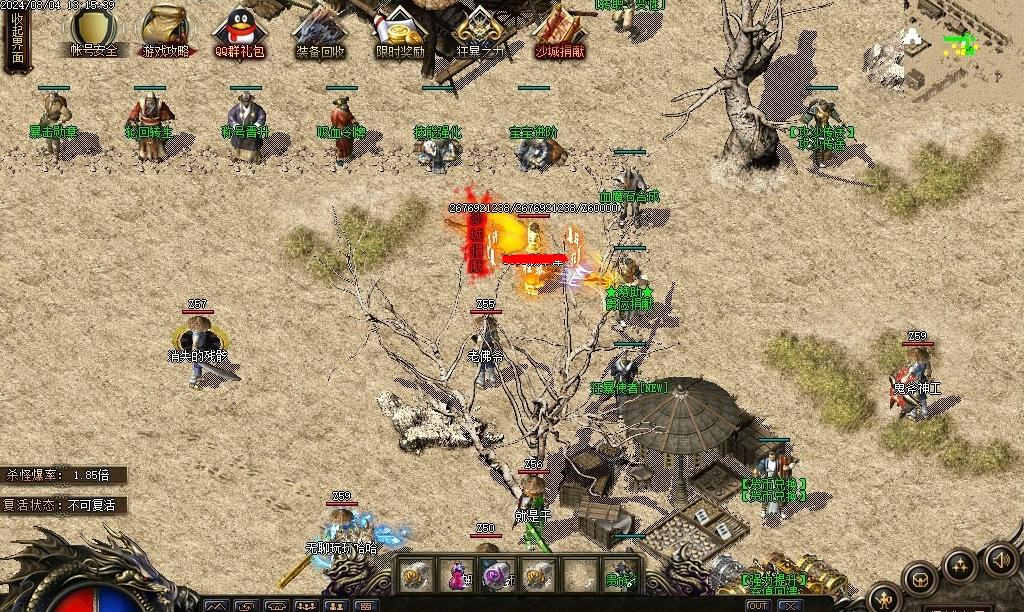This screenshot has width=1025, height=612.
Task: Collapse the interface with 收起界面 button
Action: (x=17, y=41)
